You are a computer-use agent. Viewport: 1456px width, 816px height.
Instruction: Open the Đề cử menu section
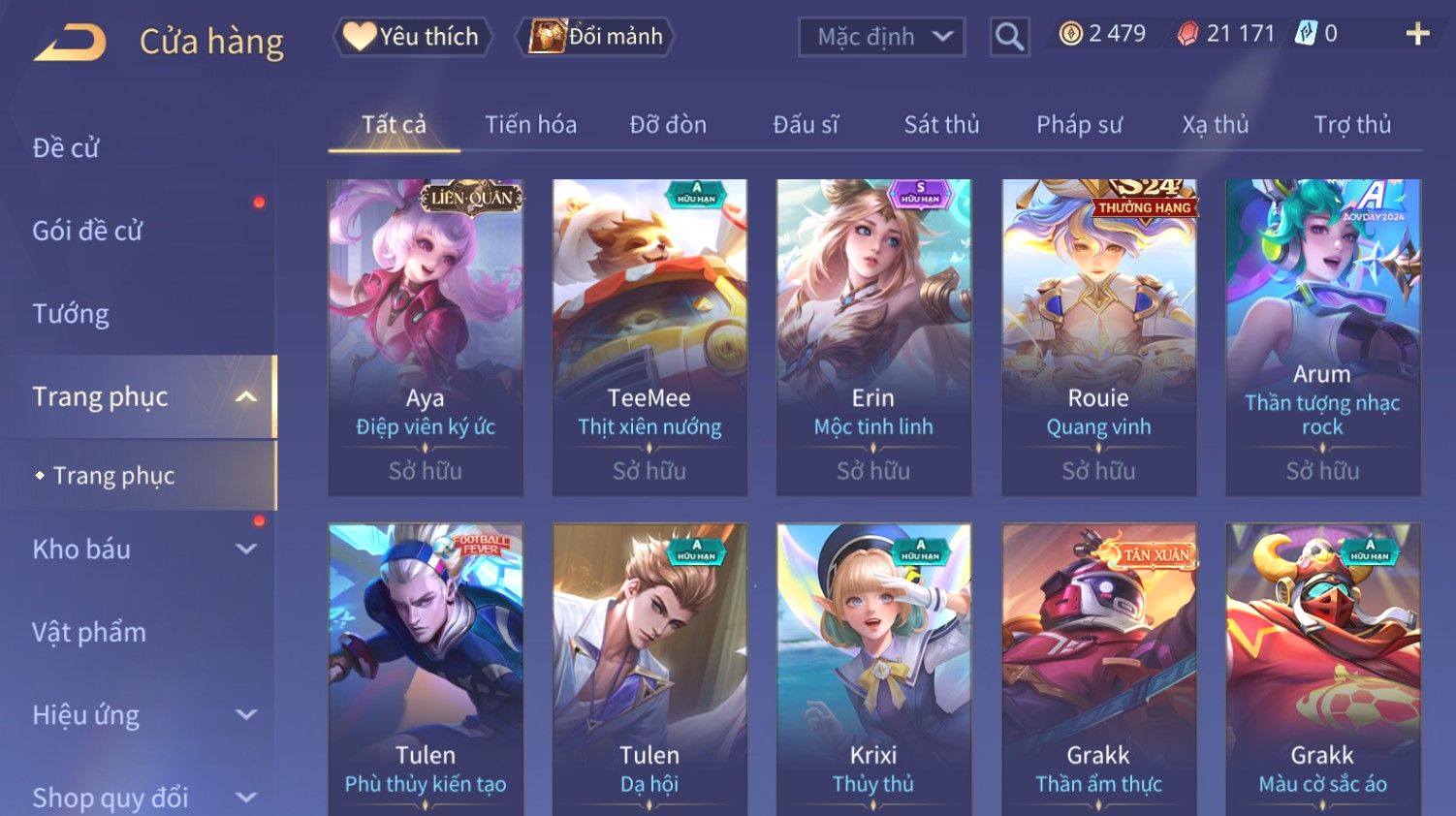pos(66,147)
